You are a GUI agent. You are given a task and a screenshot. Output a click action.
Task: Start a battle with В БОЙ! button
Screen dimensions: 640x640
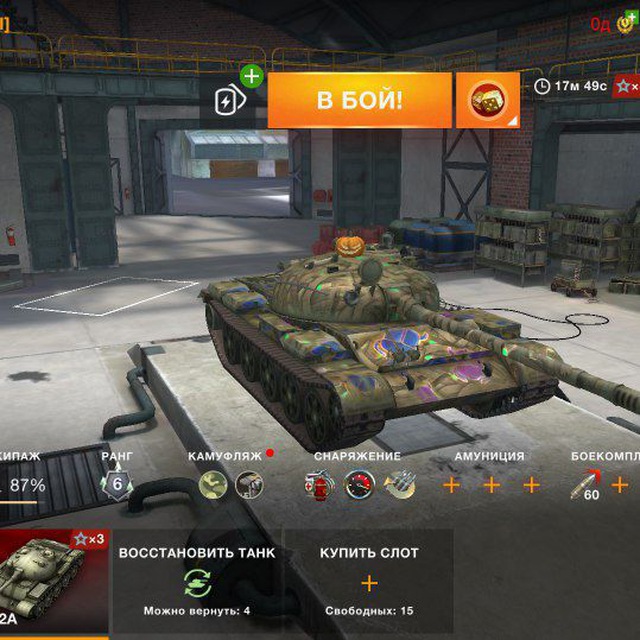tap(359, 100)
